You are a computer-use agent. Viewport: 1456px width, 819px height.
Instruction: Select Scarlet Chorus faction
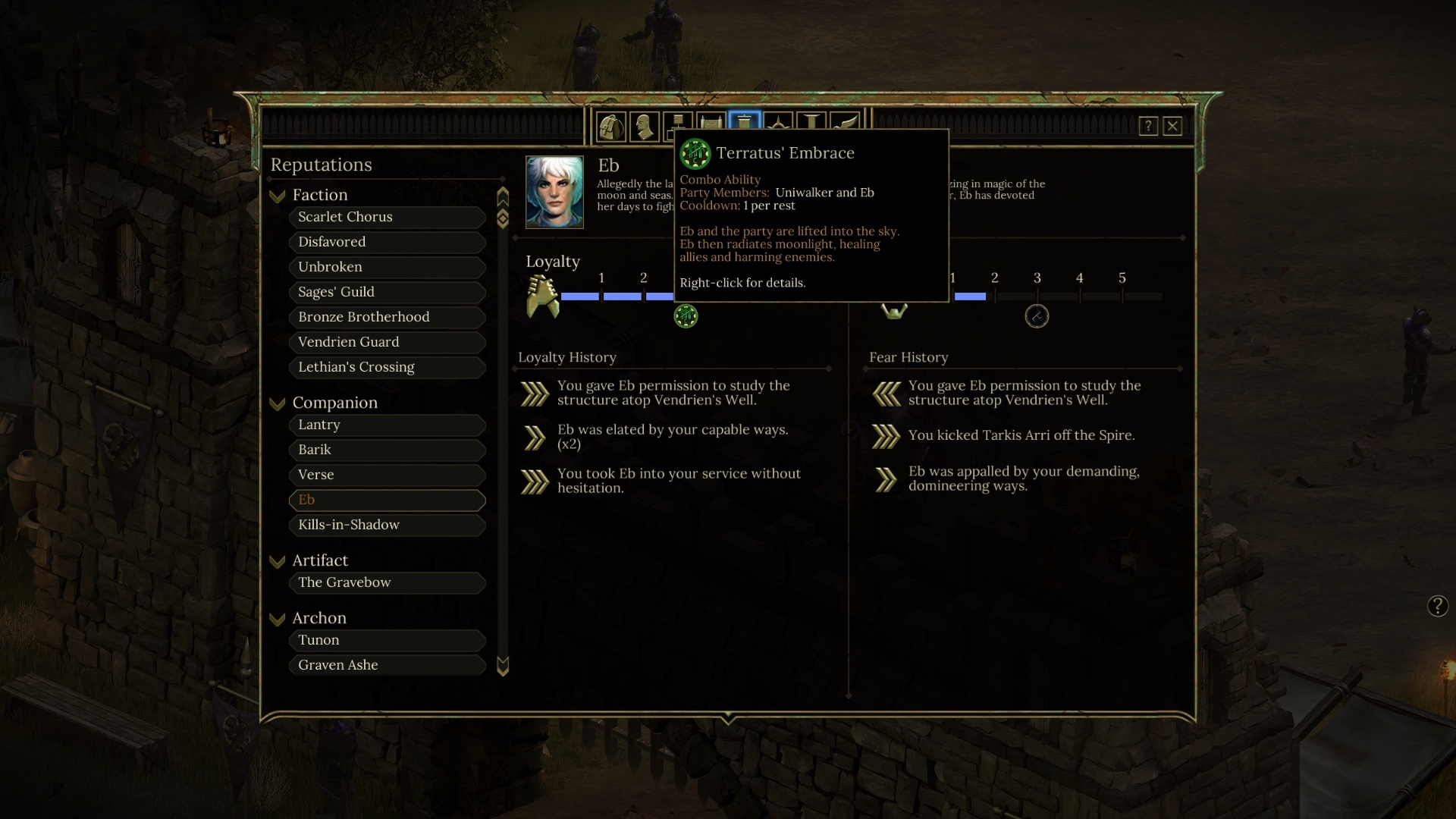(x=387, y=217)
